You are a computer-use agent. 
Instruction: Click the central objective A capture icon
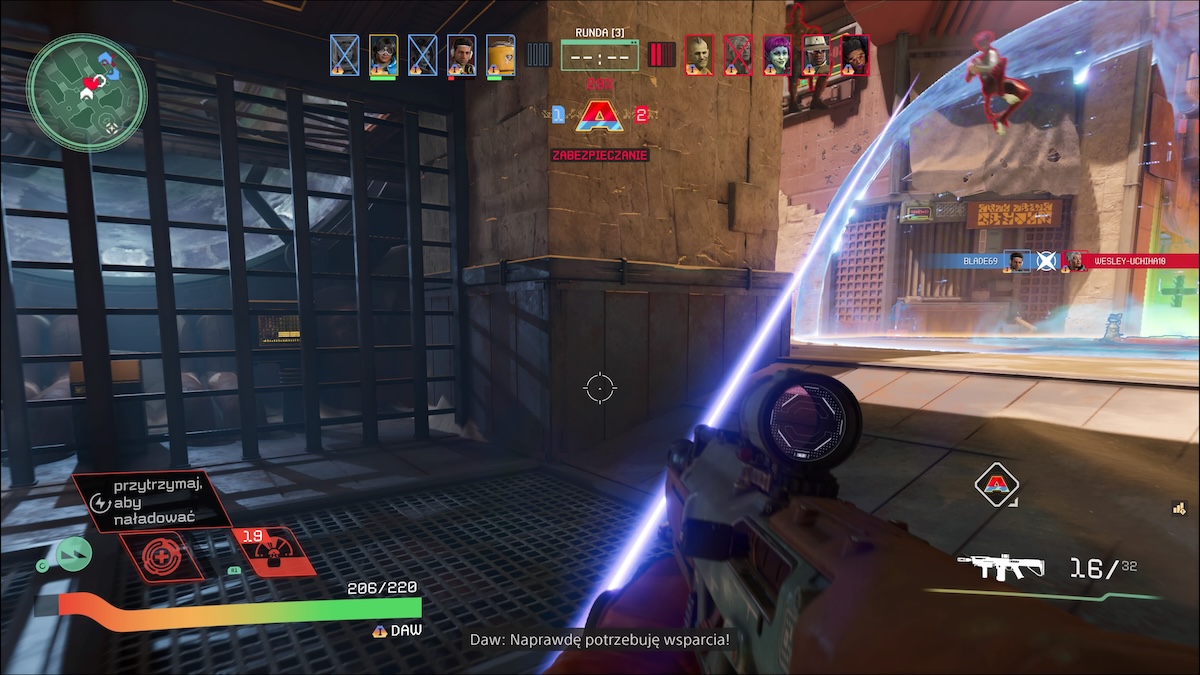(600, 116)
